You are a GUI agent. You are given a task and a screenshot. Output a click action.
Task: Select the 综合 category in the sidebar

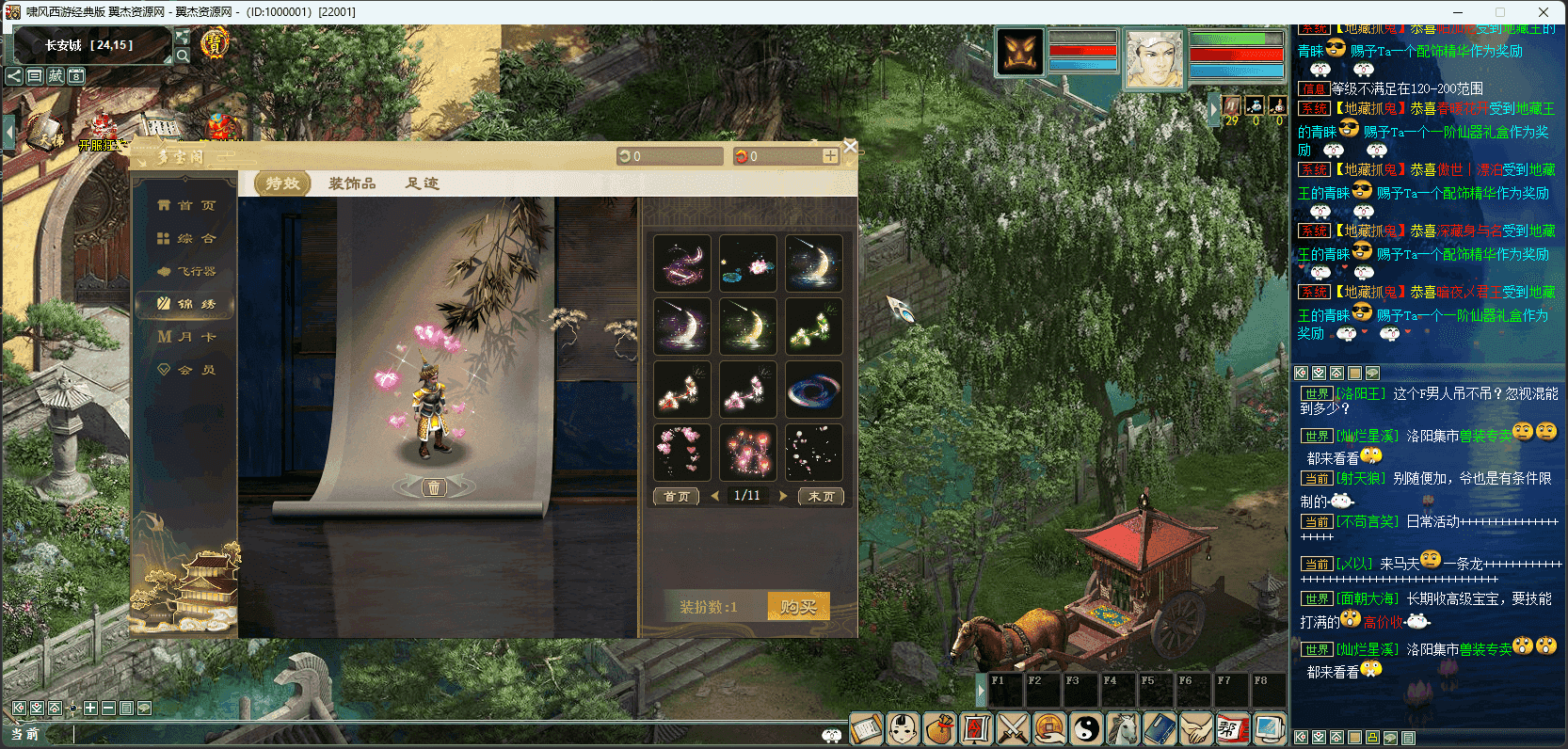pyautogui.click(x=187, y=239)
